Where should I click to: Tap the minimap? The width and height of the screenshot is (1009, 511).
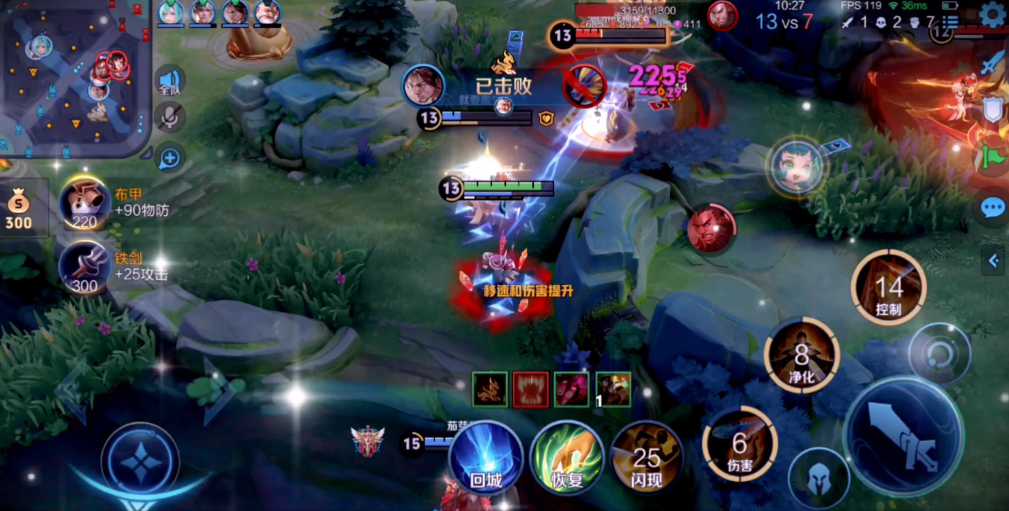coord(74,74)
